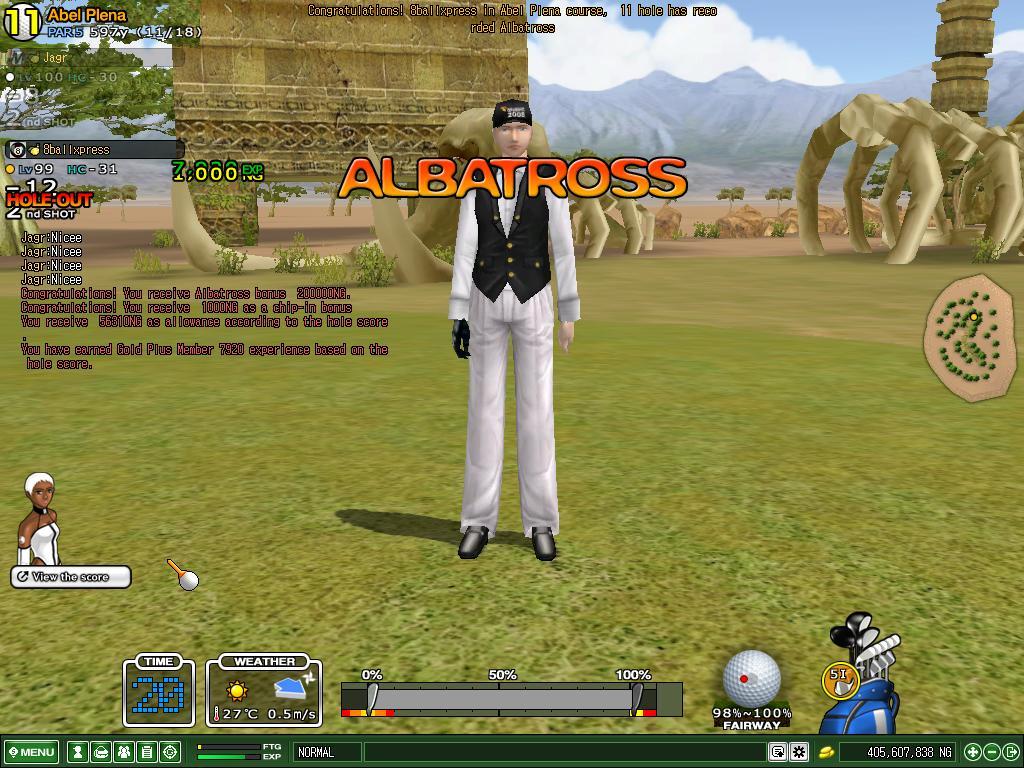Open the friends group toolbar icon
This screenshot has width=1024, height=768.
click(124, 752)
